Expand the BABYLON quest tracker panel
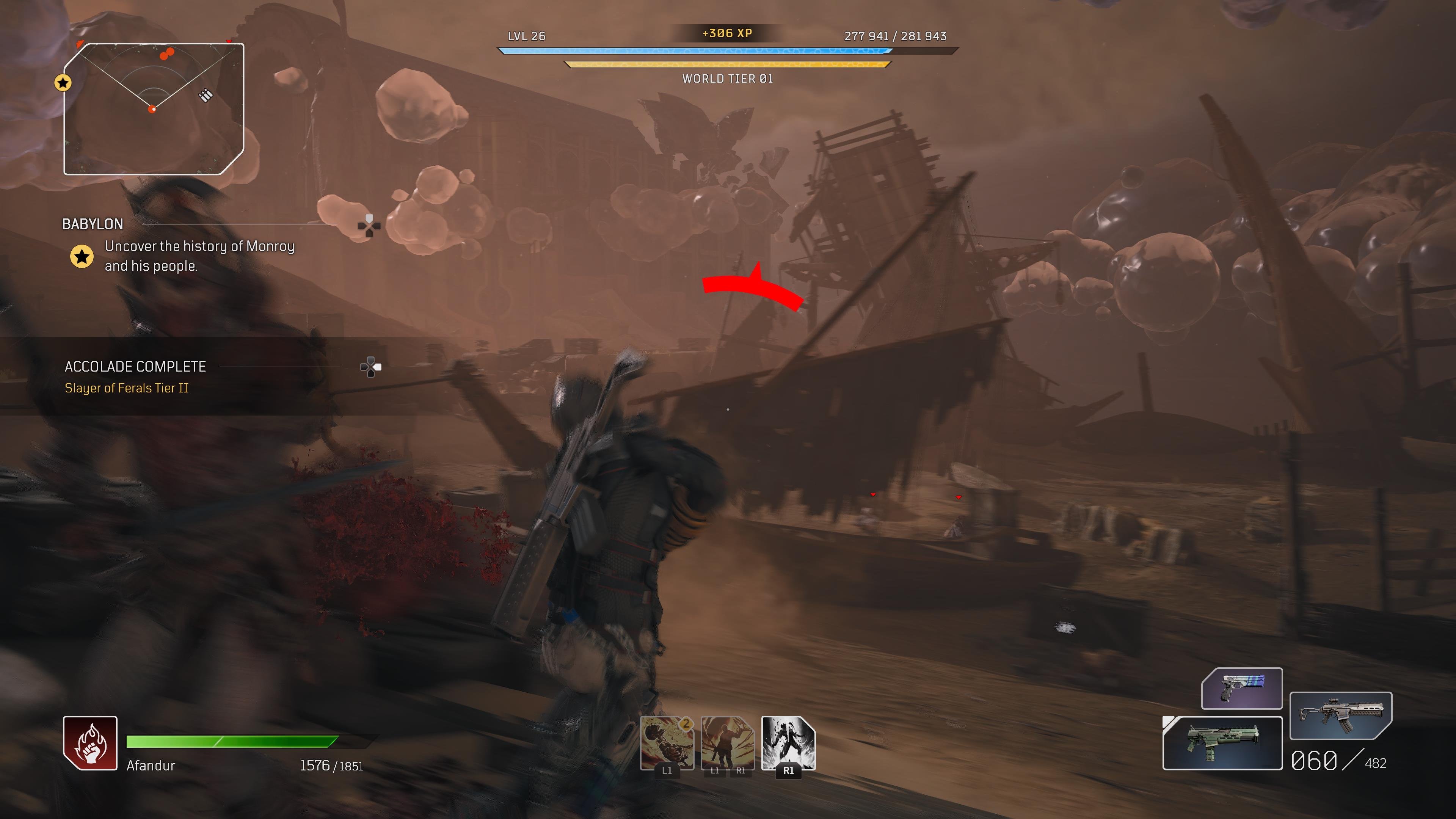Image resolution: width=1456 pixels, height=819 pixels. (93, 224)
